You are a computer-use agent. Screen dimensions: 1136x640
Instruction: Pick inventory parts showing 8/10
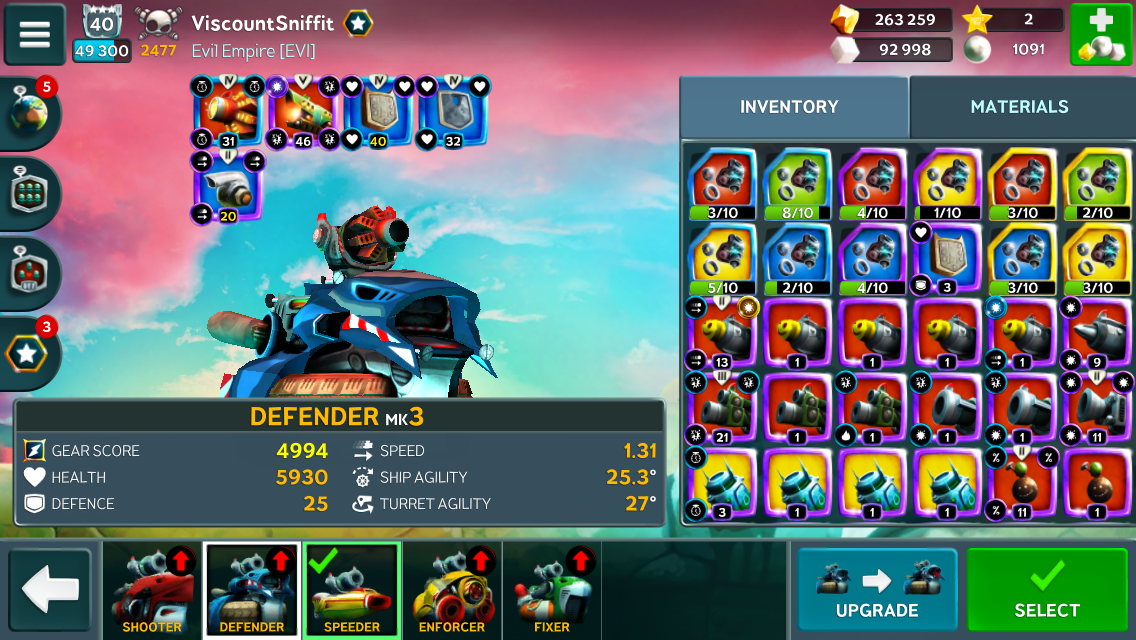click(797, 184)
